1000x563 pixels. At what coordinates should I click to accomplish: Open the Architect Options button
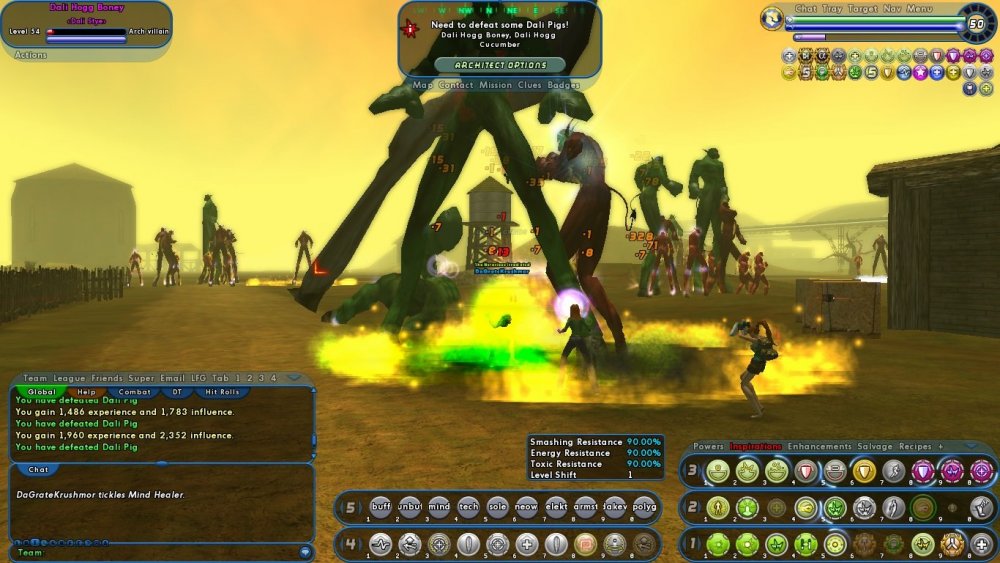pyautogui.click(x=500, y=65)
